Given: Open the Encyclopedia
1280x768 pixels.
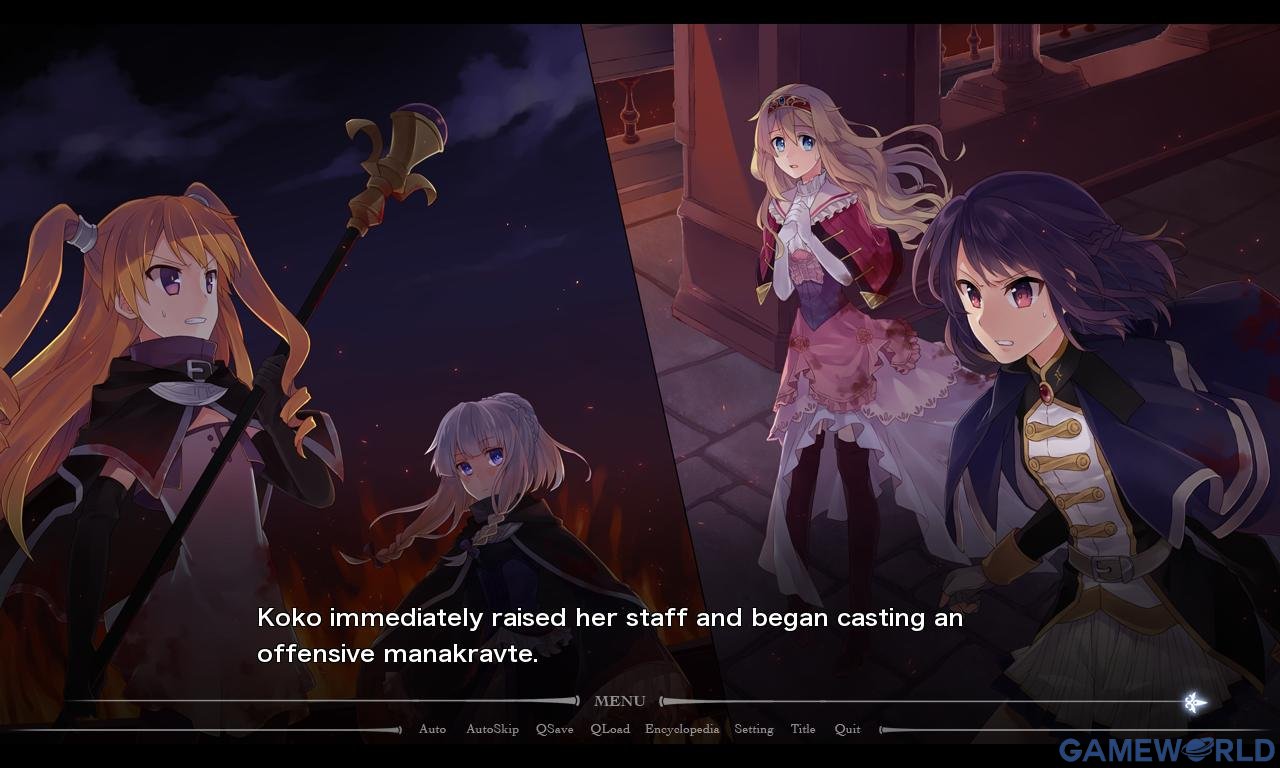Looking at the screenshot, I should click(682, 729).
